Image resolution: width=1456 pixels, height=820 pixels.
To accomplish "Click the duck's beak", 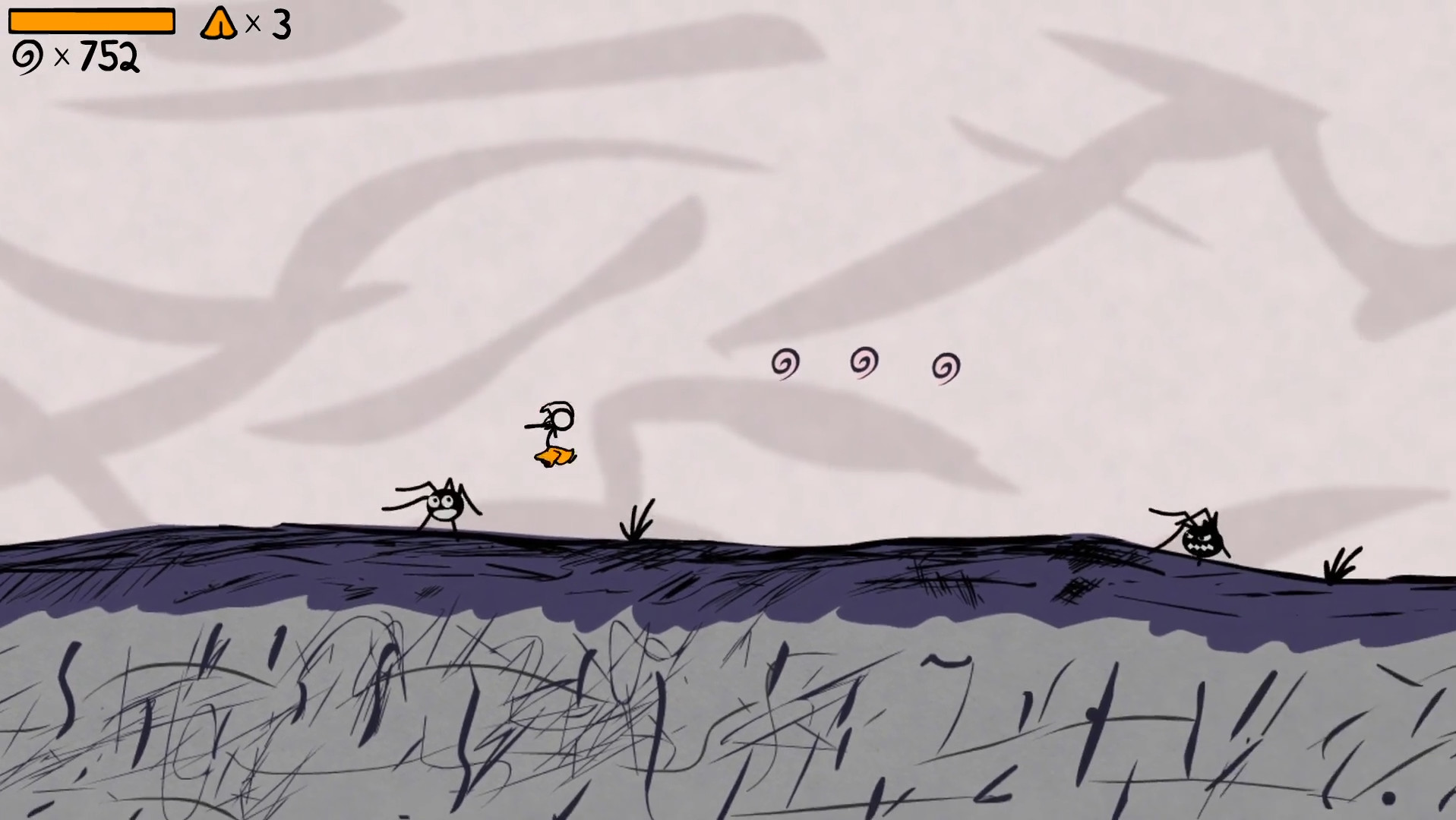I will [533, 425].
